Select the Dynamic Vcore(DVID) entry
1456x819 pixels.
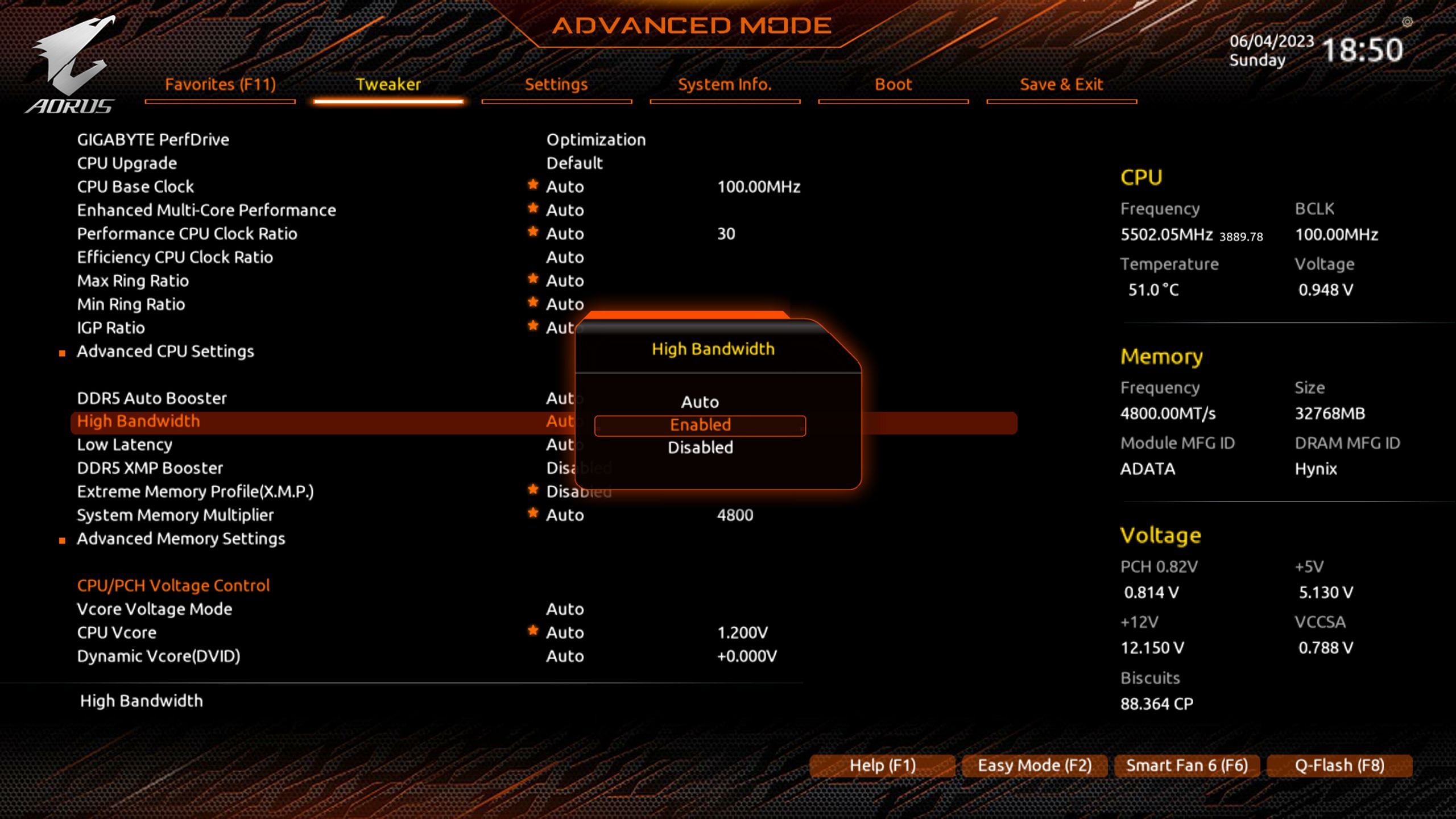pos(159,655)
